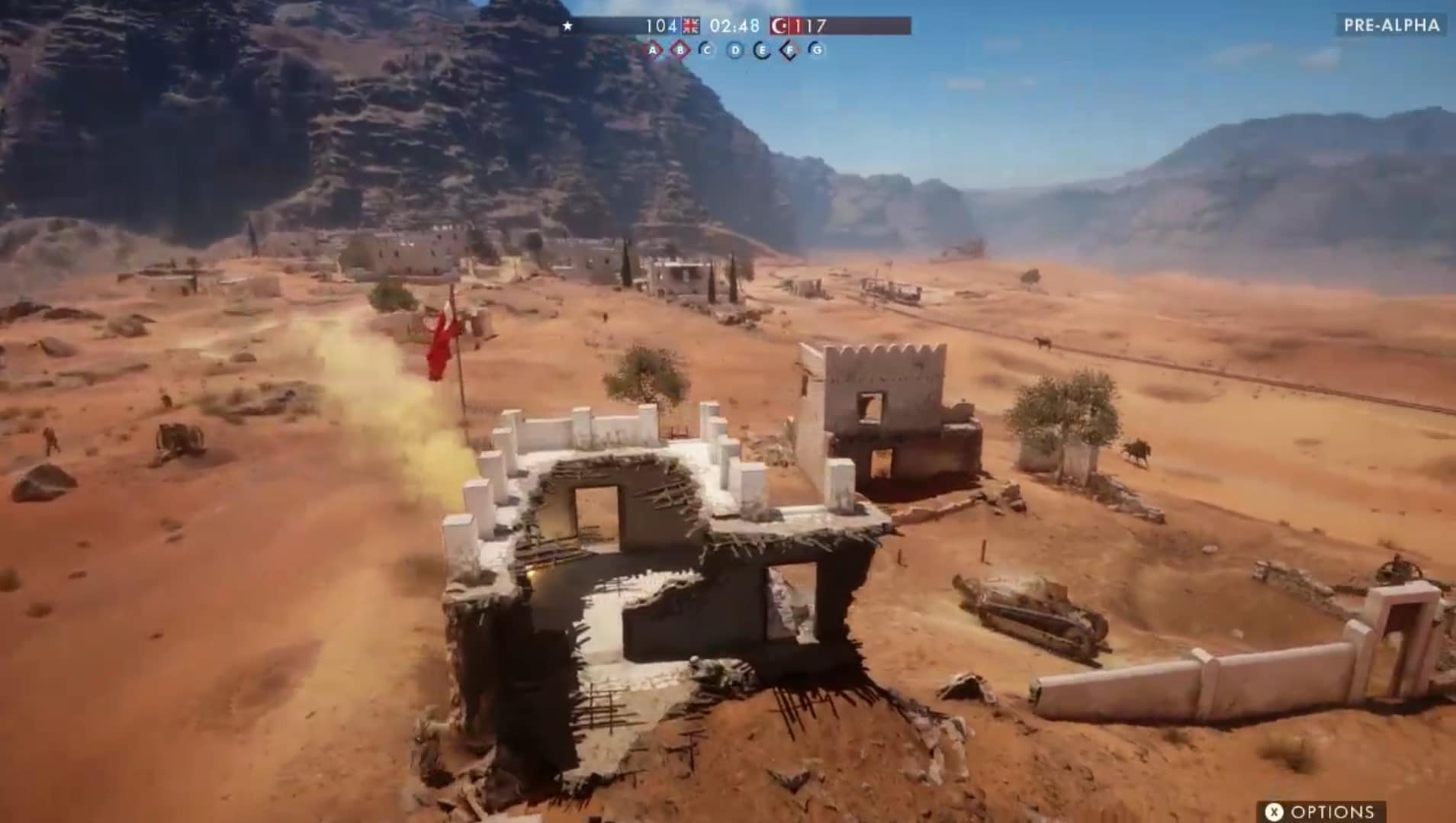1456x823 pixels.
Task: Click the white star icon on scorebar
Action: [x=567, y=26]
